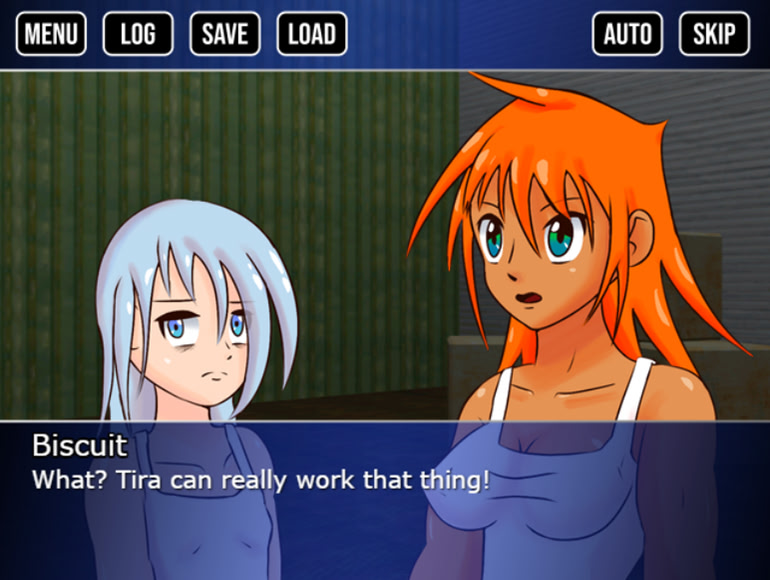
Task: Show the dialogue LOG
Action: 138,34
